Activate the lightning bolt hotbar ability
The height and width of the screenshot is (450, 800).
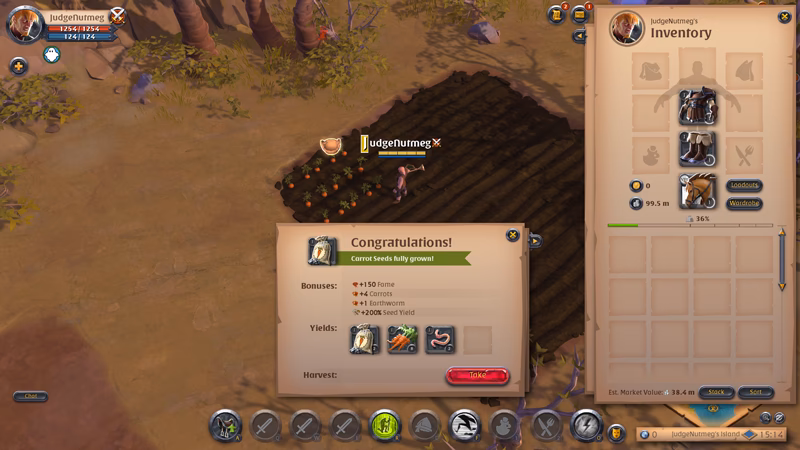point(586,425)
